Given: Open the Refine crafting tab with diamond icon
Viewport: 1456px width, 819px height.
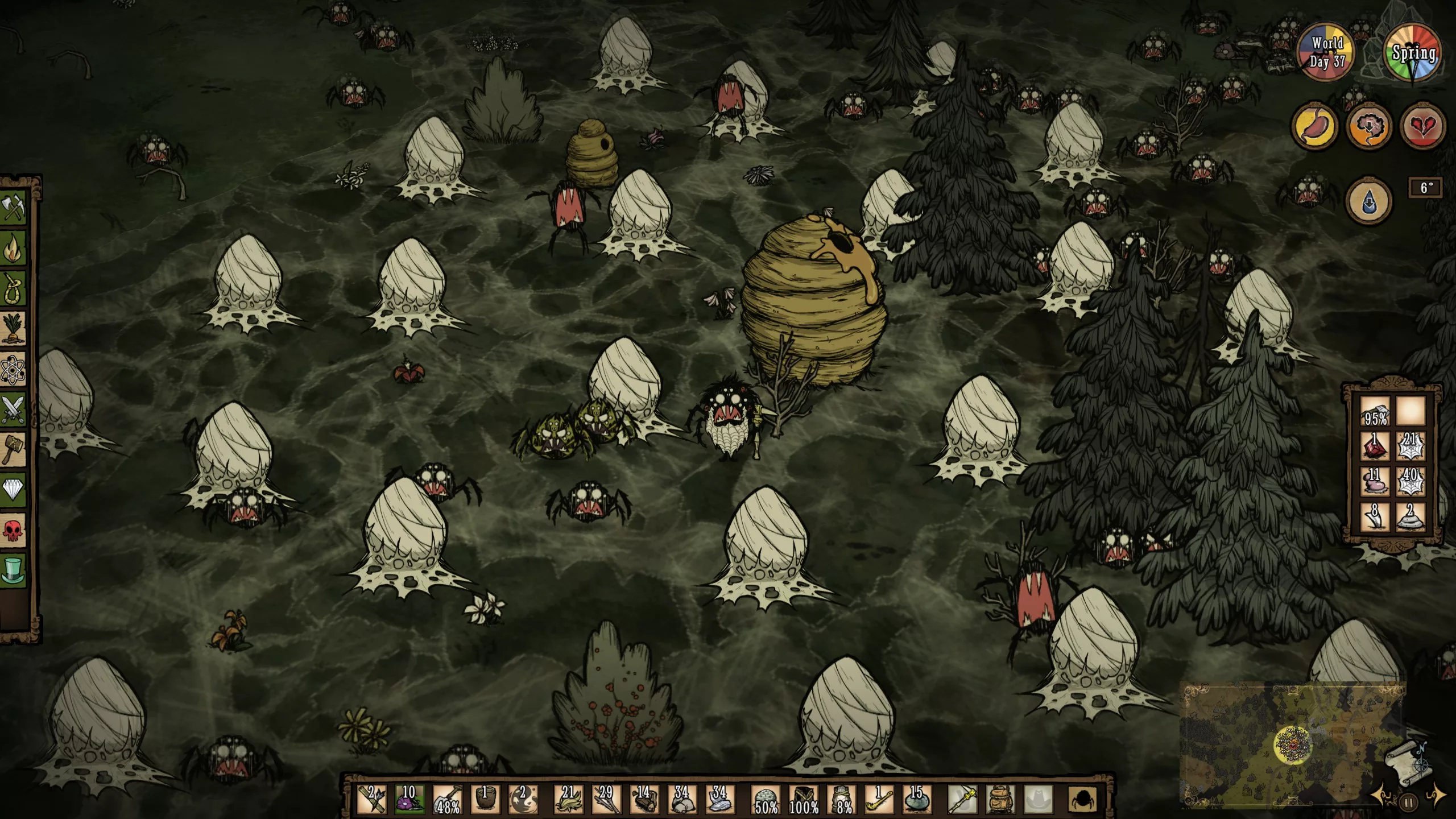Looking at the screenshot, I should pos(14,488).
